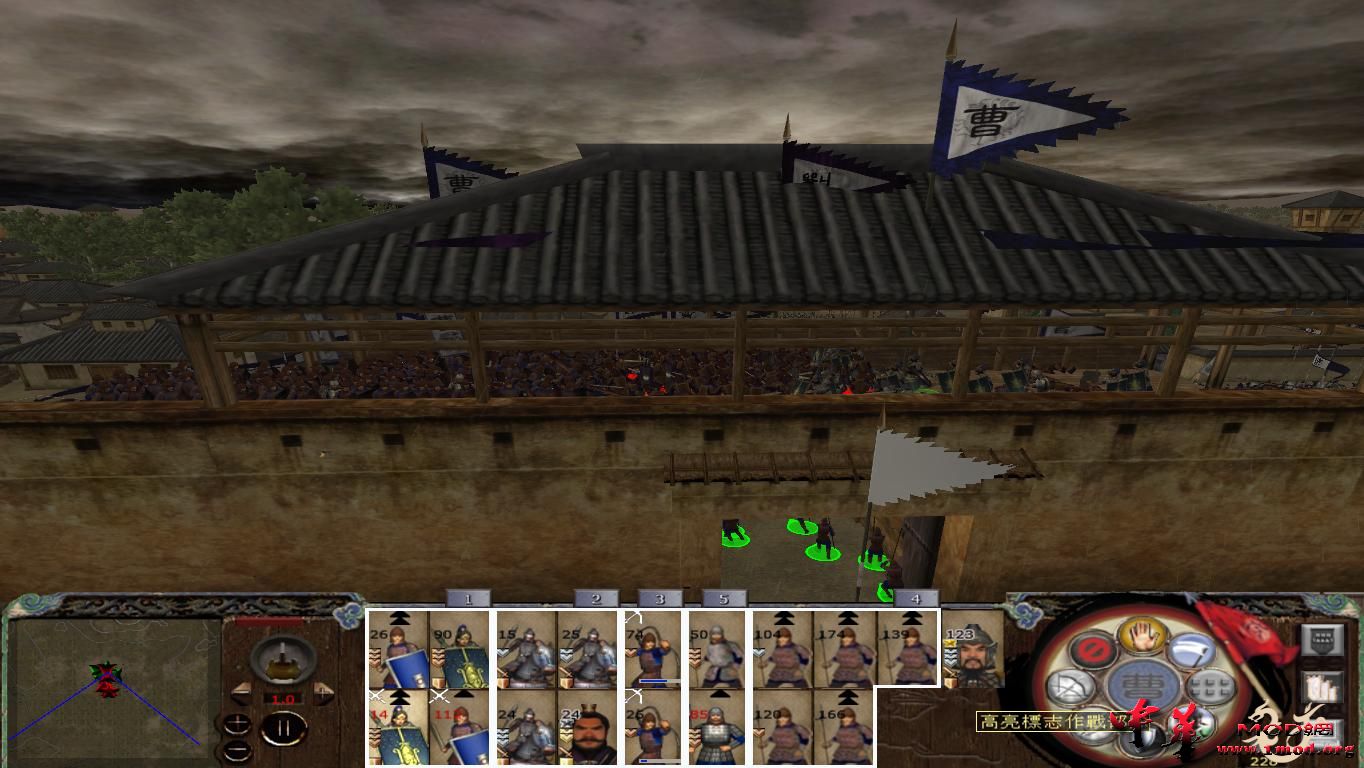Switch to unit group tab 5
The height and width of the screenshot is (768, 1364).
tap(723, 597)
